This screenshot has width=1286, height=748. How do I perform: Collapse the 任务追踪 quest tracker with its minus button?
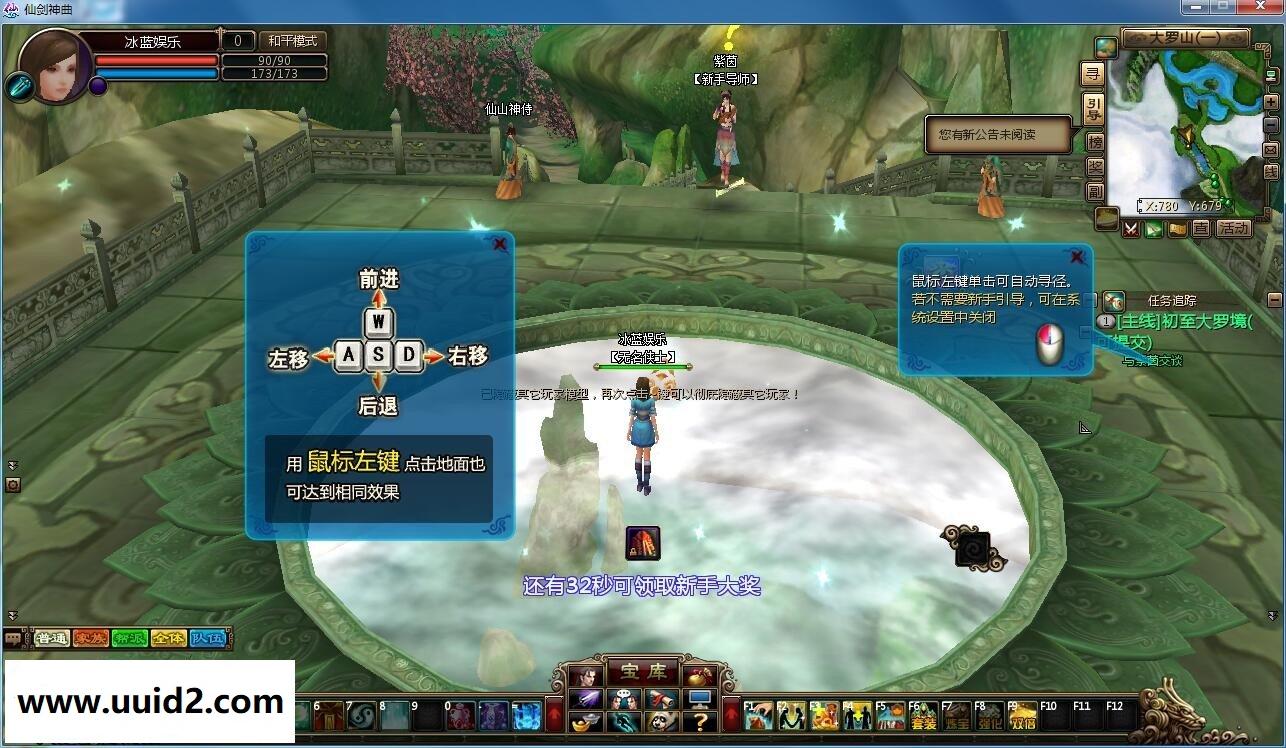coord(1277,299)
